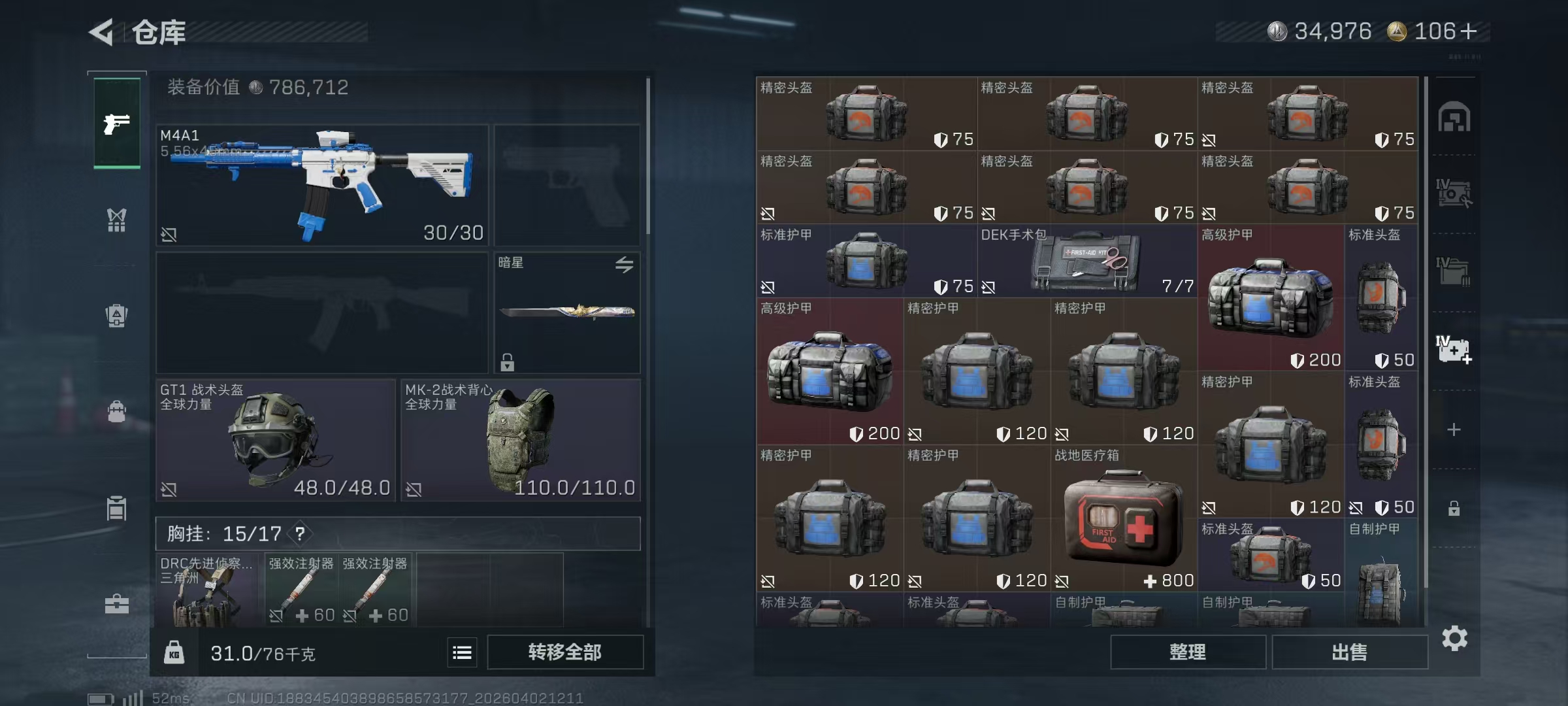Screen dimensions: 1568x706
Task: Go back using the arrow beside 仓库
Action: 103,31
